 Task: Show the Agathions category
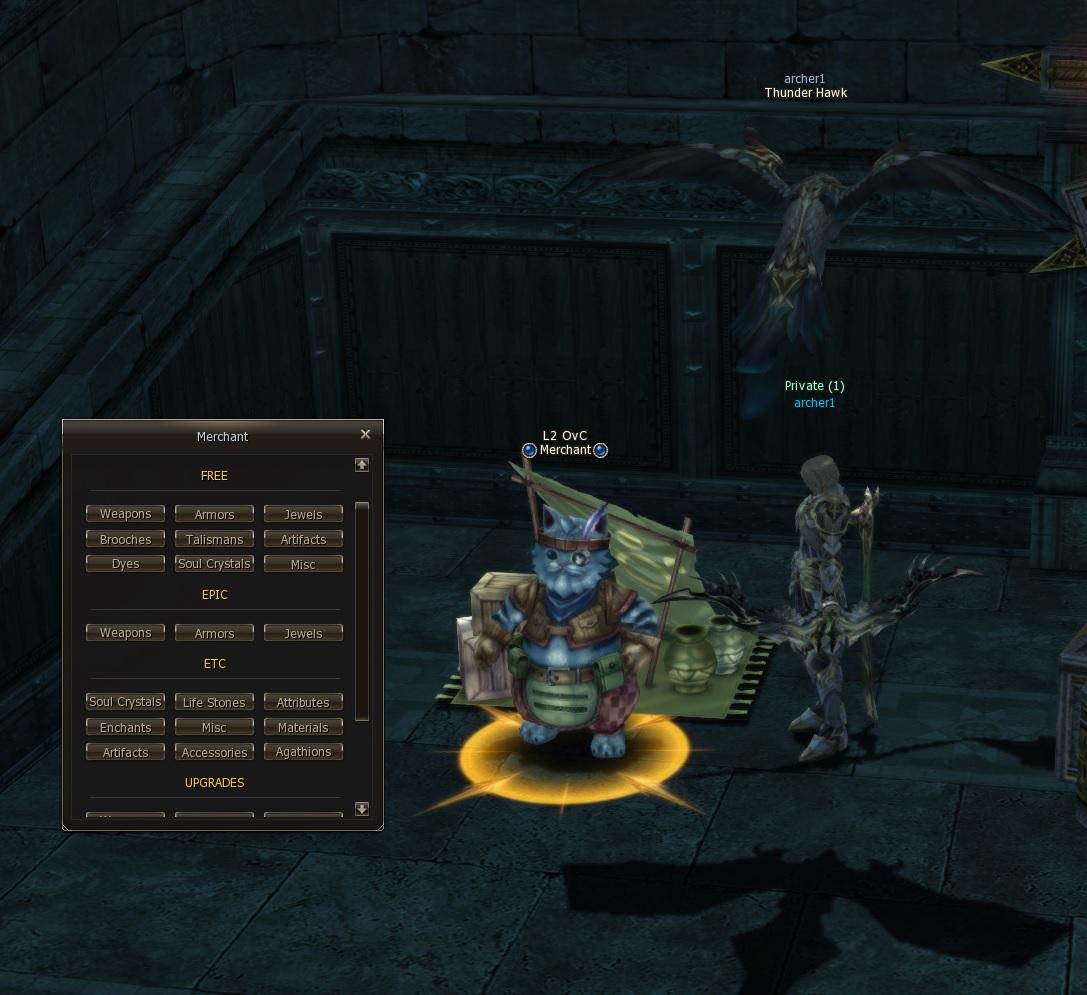coord(303,752)
